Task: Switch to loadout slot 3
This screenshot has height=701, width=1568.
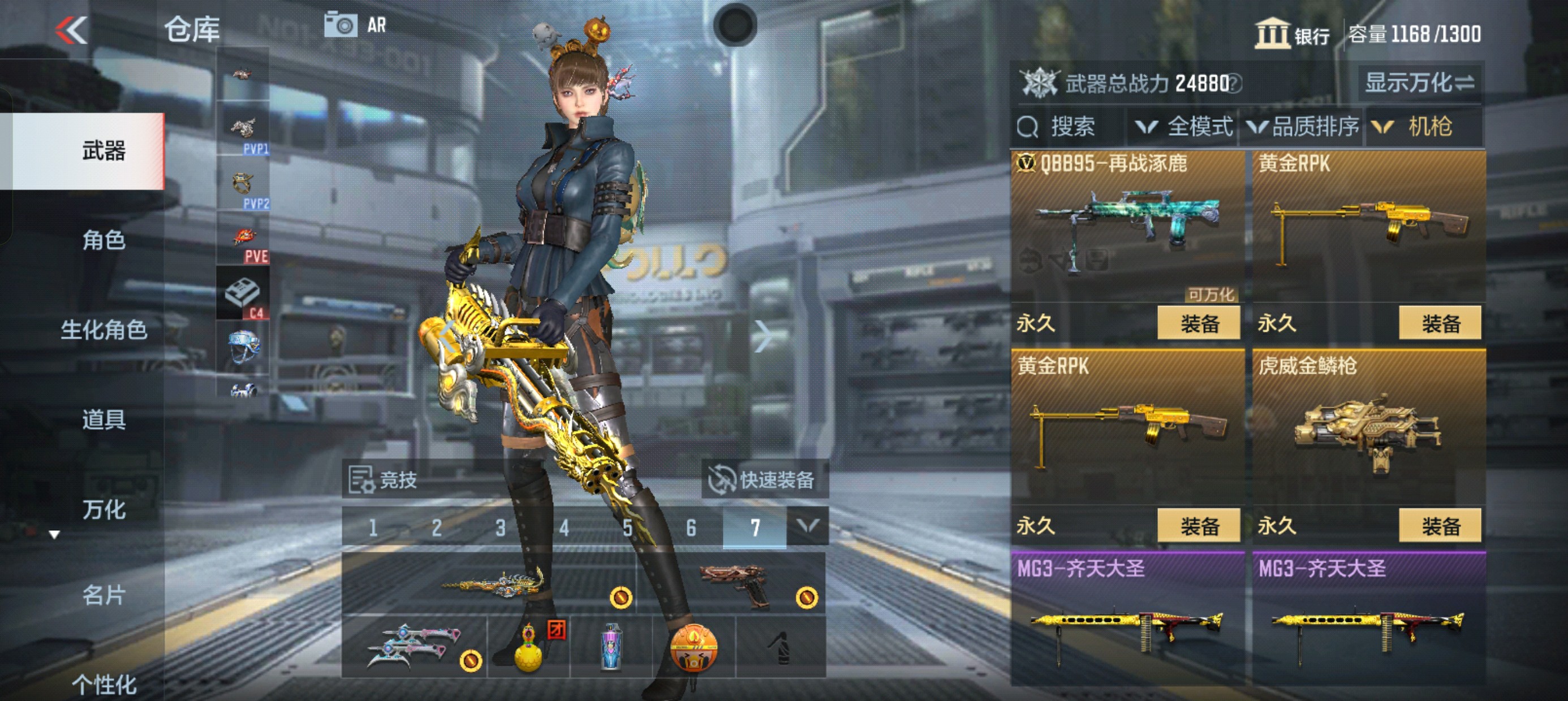Action: (x=501, y=527)
